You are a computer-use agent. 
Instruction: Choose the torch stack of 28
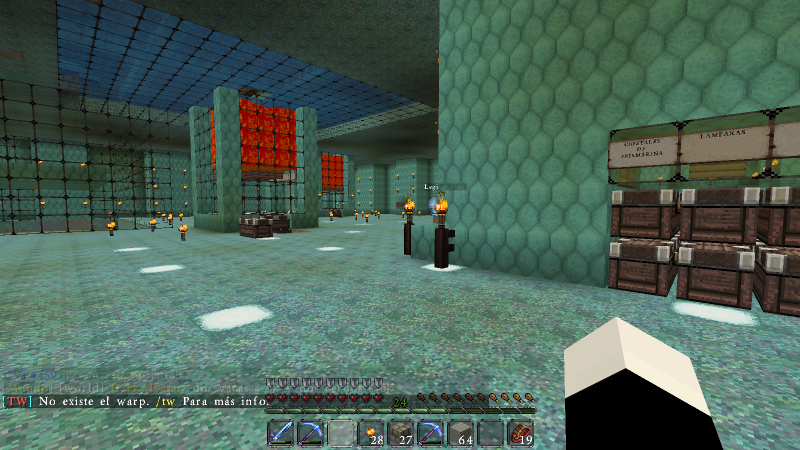pyautogui.click(x=372, y=434)
